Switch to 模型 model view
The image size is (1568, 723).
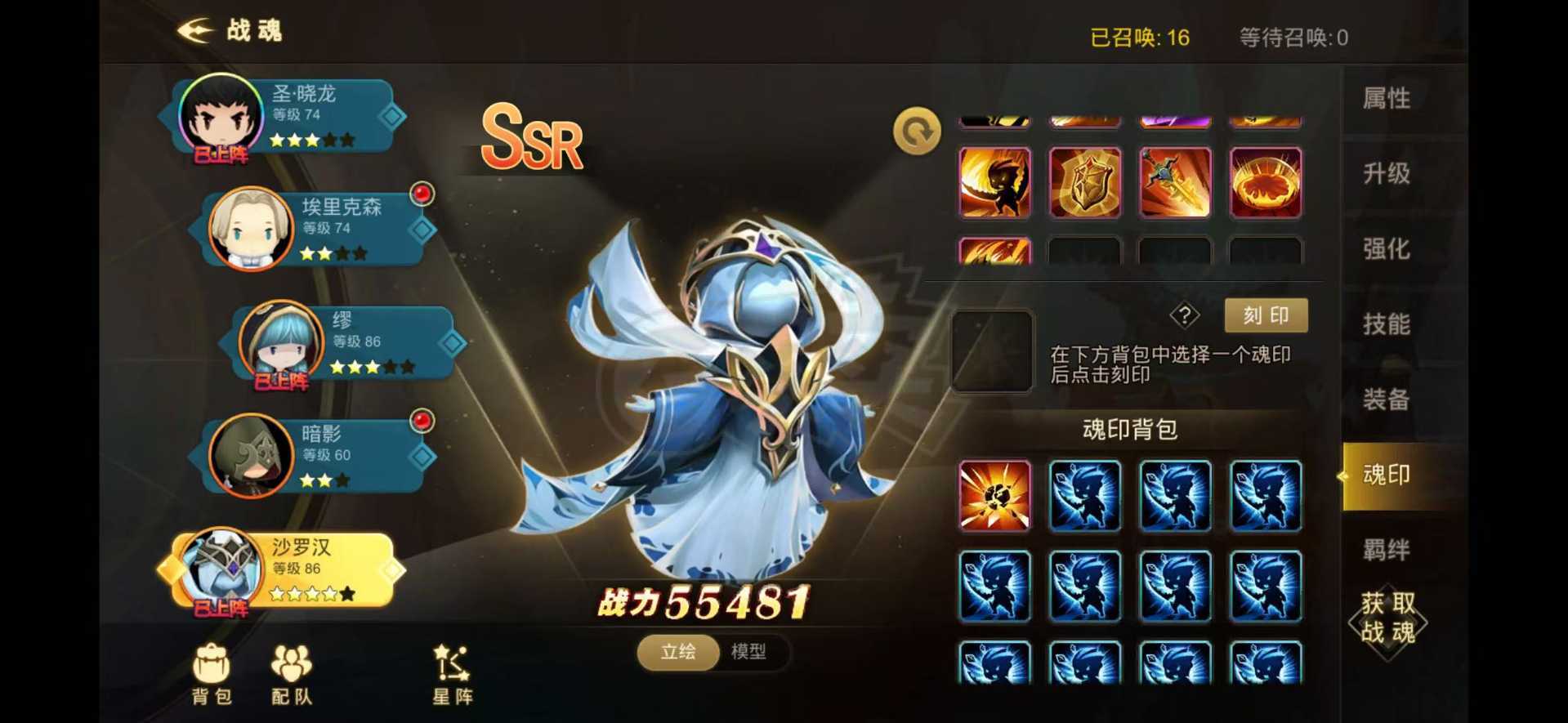pos(748,653)
